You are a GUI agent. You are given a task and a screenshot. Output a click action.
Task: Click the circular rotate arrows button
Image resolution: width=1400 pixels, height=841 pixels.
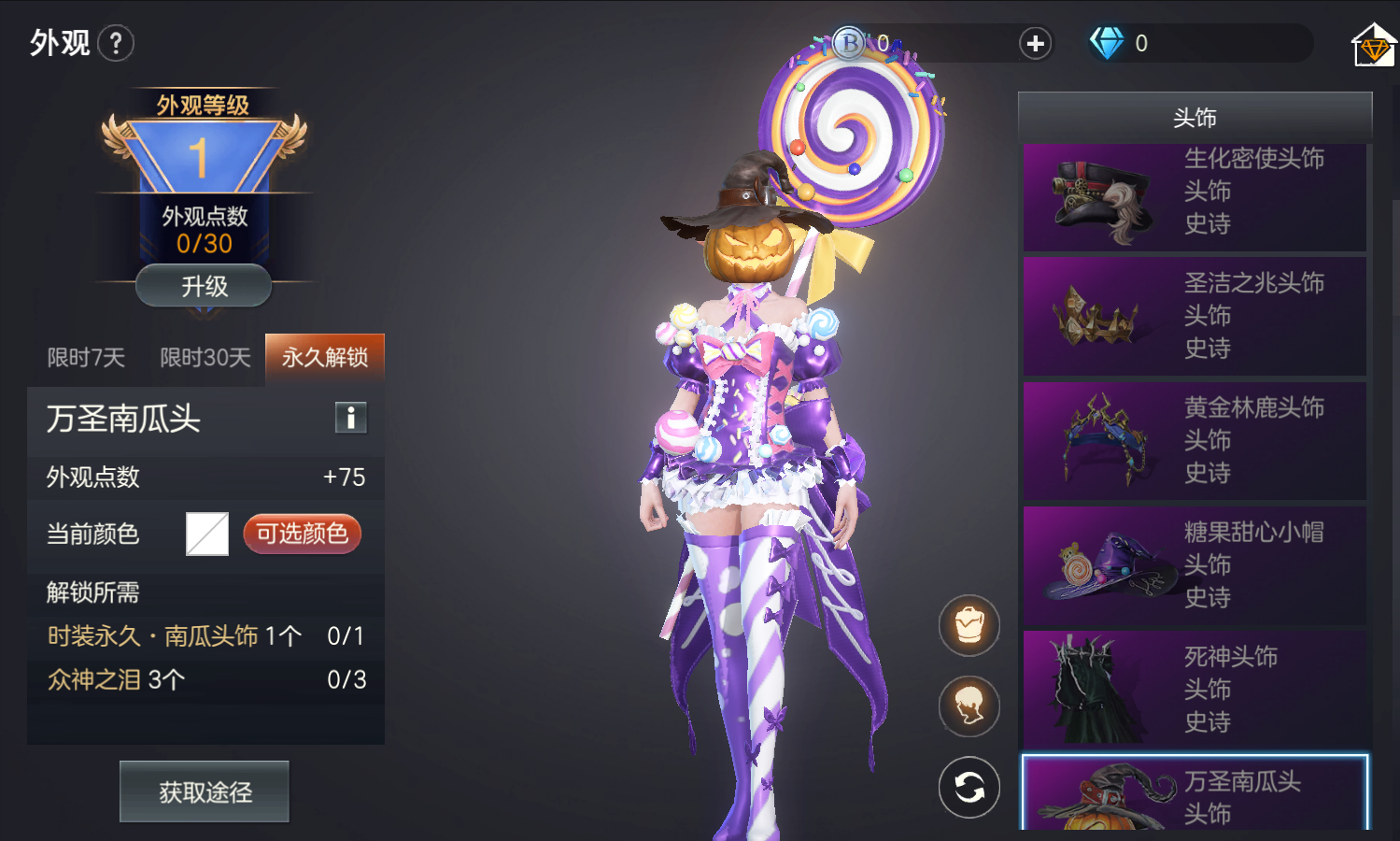(969, 788)
